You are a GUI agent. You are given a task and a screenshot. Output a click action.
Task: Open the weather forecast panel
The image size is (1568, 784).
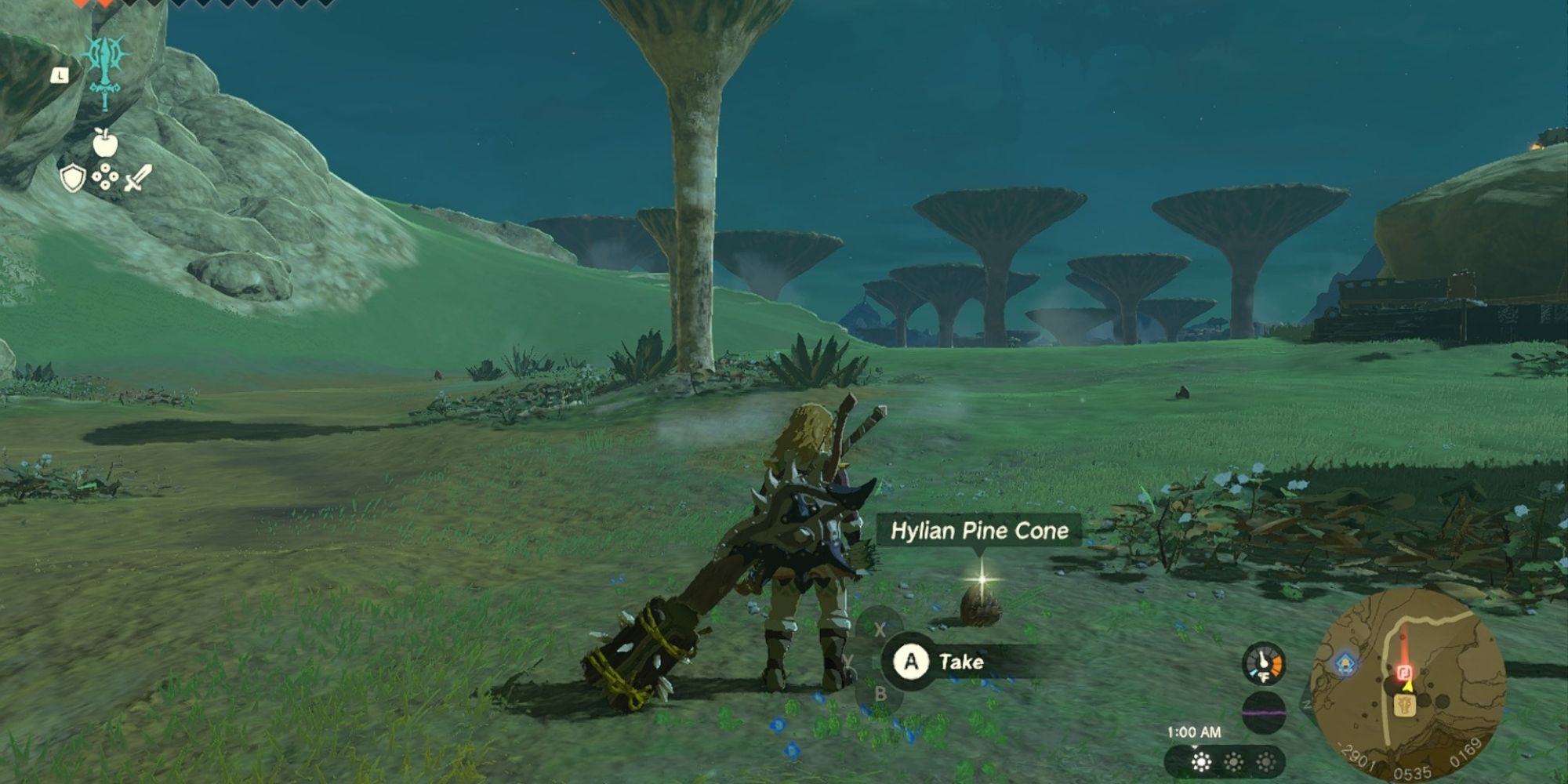point(1232,761)
